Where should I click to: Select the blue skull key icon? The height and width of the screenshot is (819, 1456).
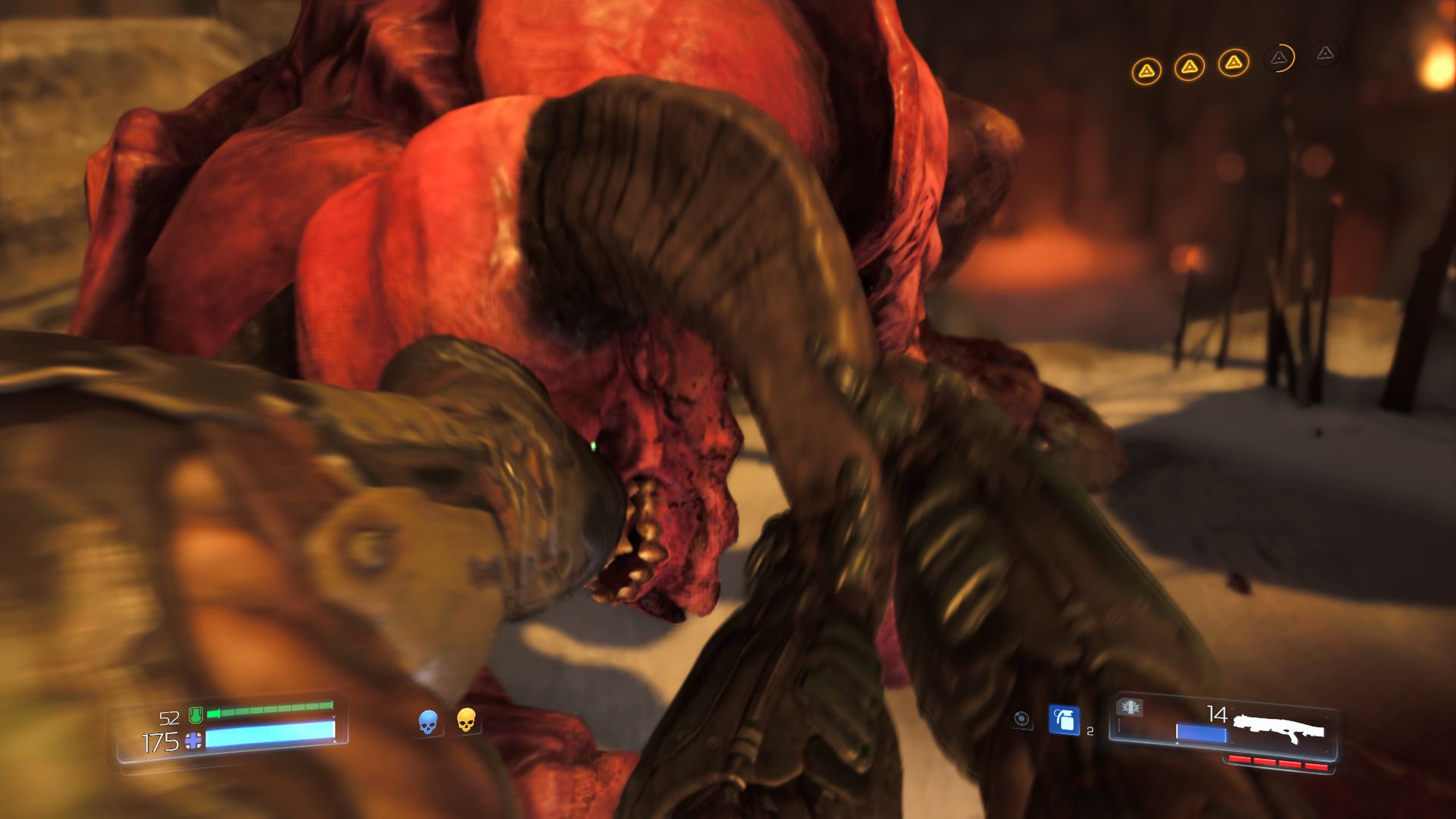[x=428, y=722]
